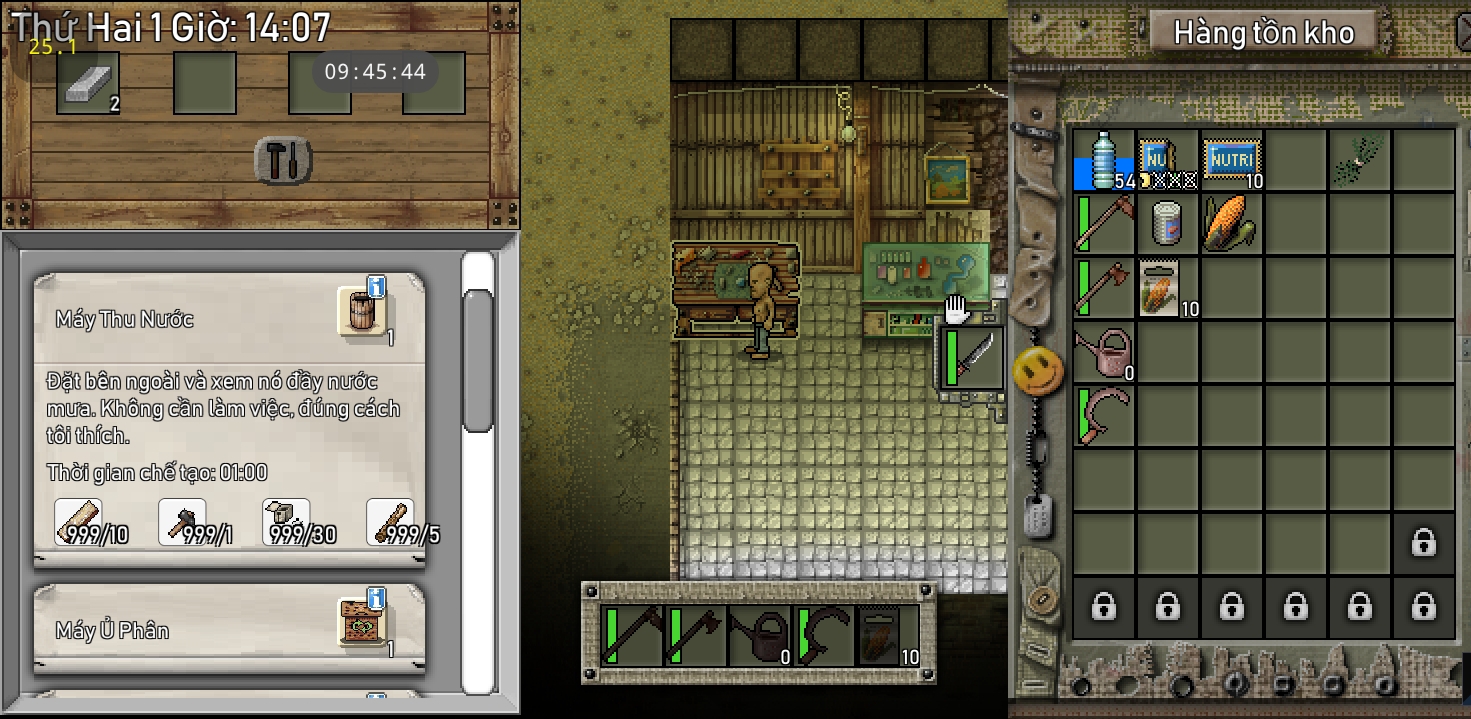Select the sickle on the hotbar
Image resolution: width=1471 pixels, height=719 pixels.
coord(824,636)
